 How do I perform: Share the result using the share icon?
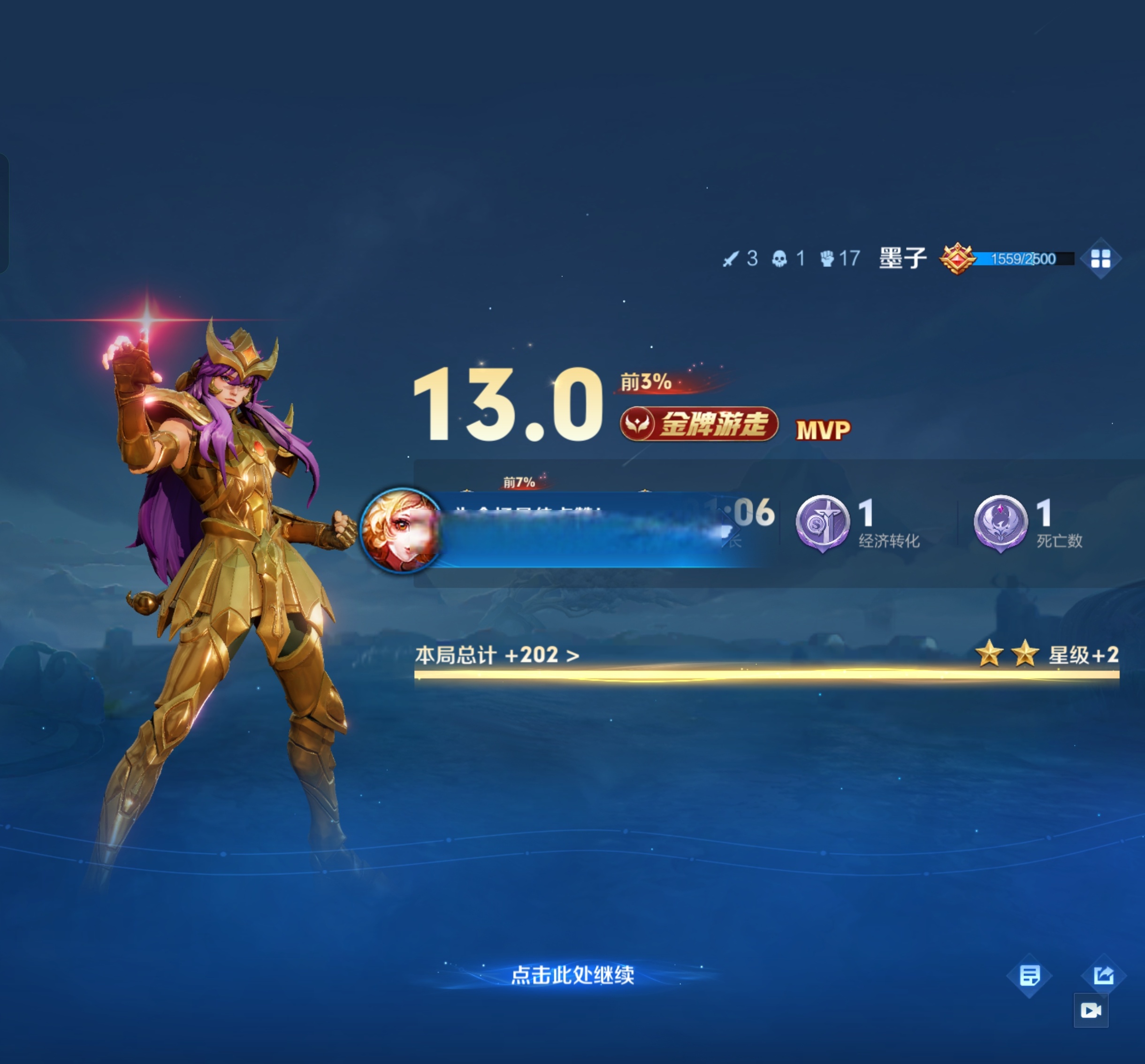coord(1103,975)
